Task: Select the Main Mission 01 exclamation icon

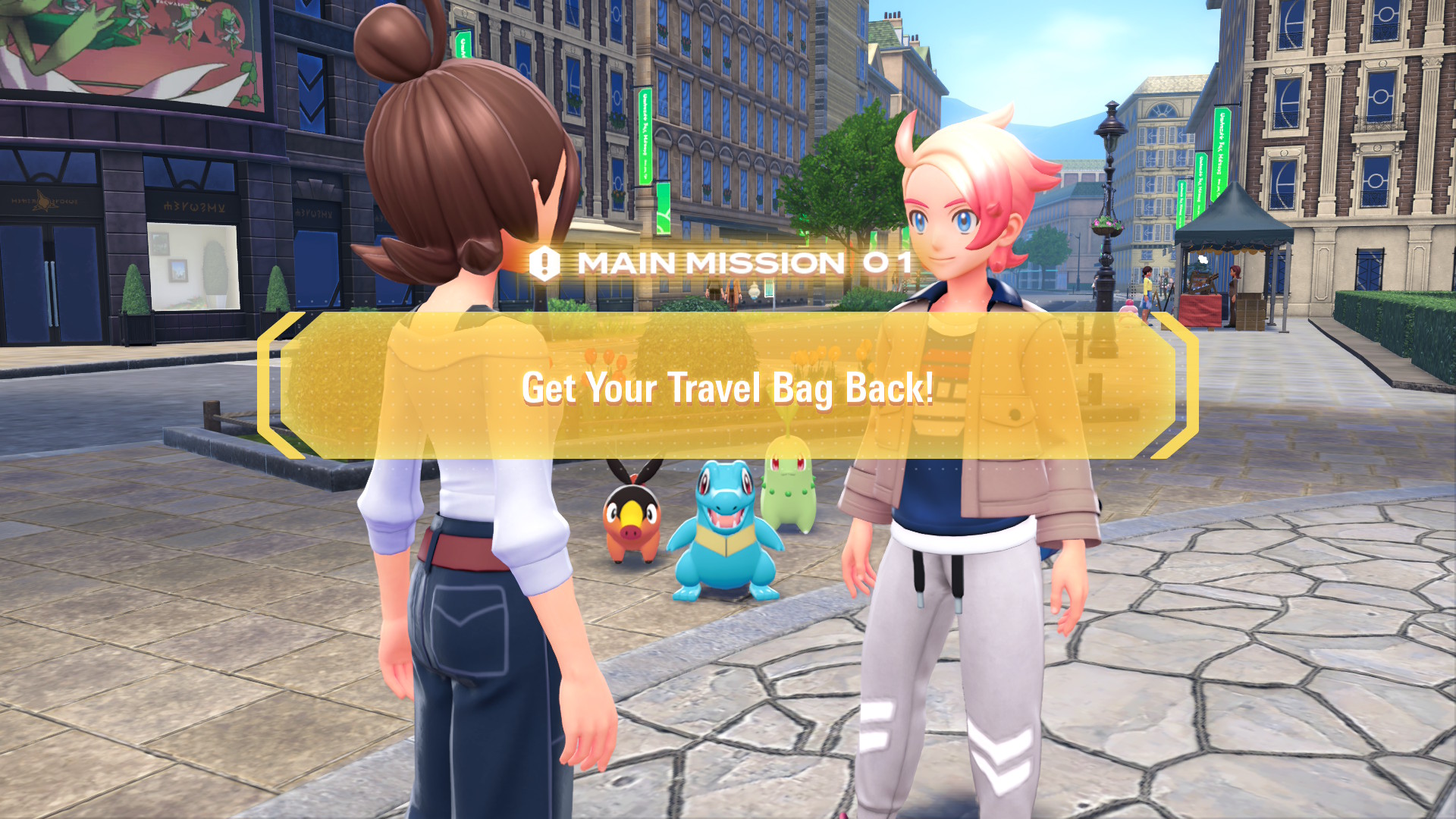Action: [544, 264]
